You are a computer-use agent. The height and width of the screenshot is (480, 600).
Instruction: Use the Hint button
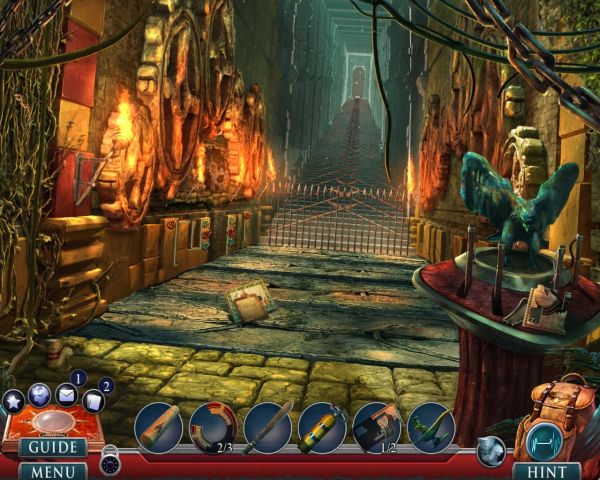[x=546, y=470]
